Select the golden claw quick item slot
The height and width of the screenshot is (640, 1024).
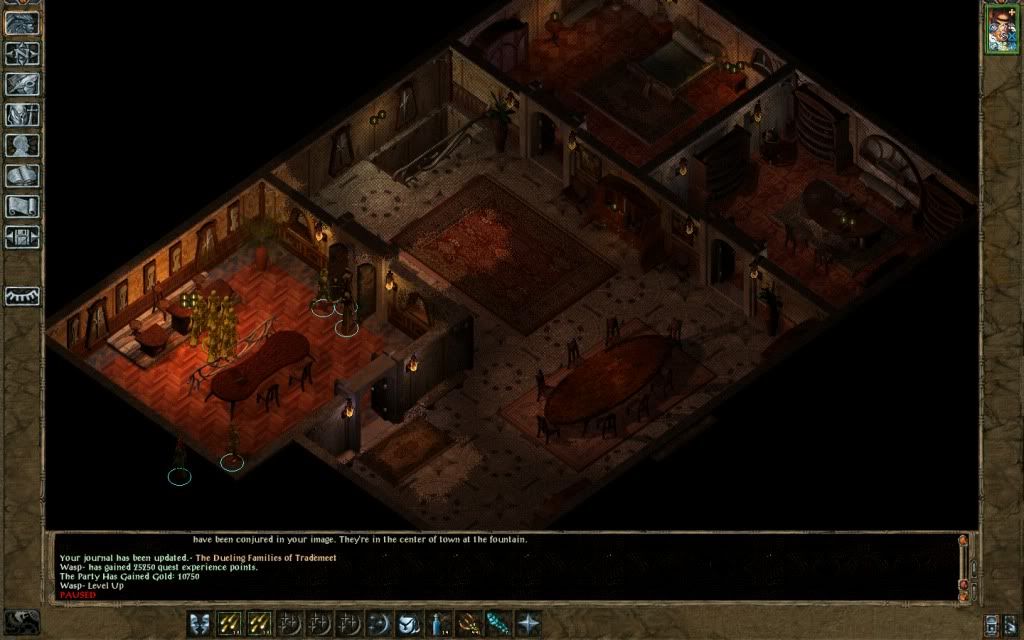pos(467,623)
